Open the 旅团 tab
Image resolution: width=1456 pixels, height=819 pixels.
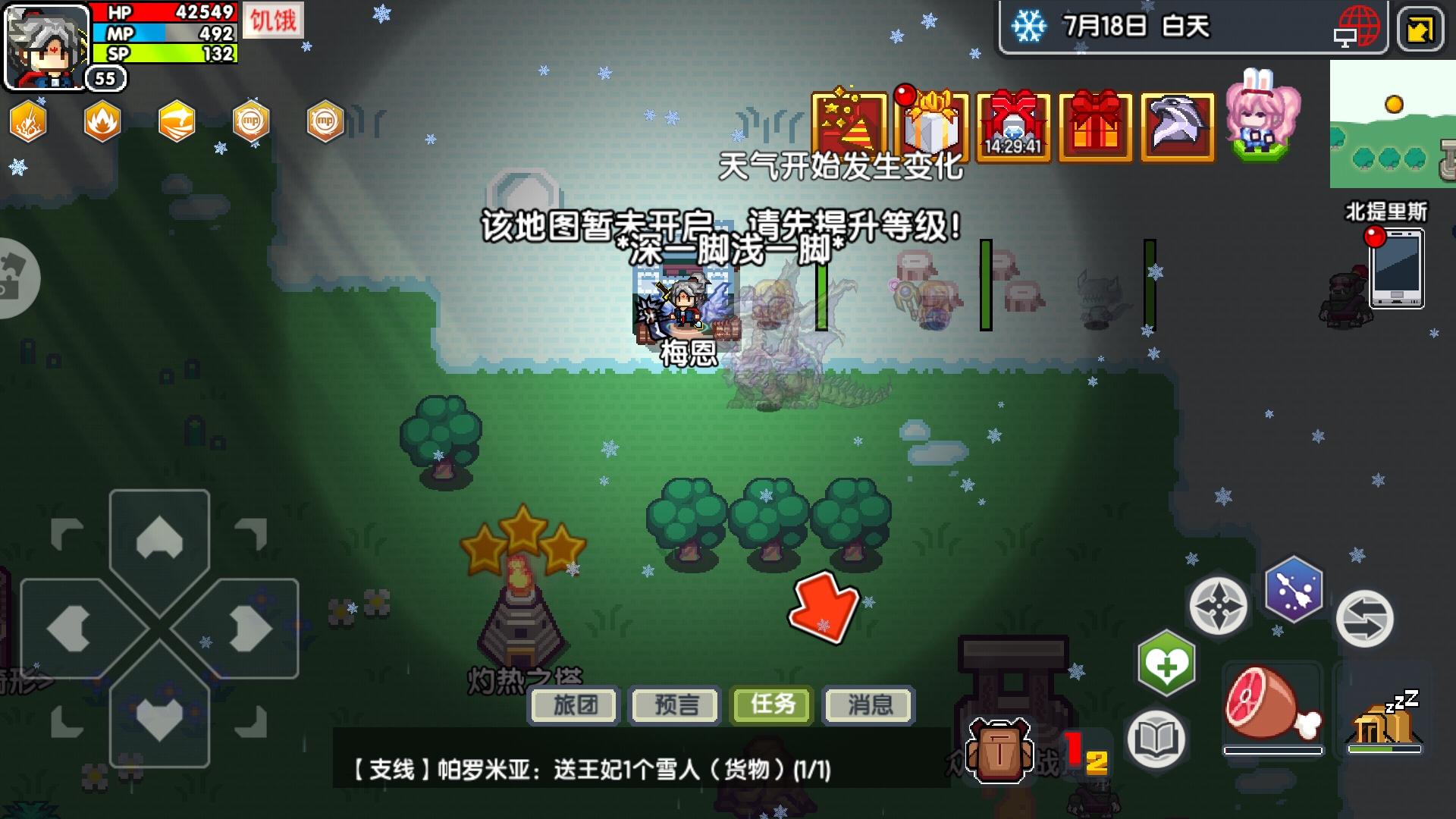point(574,704)
